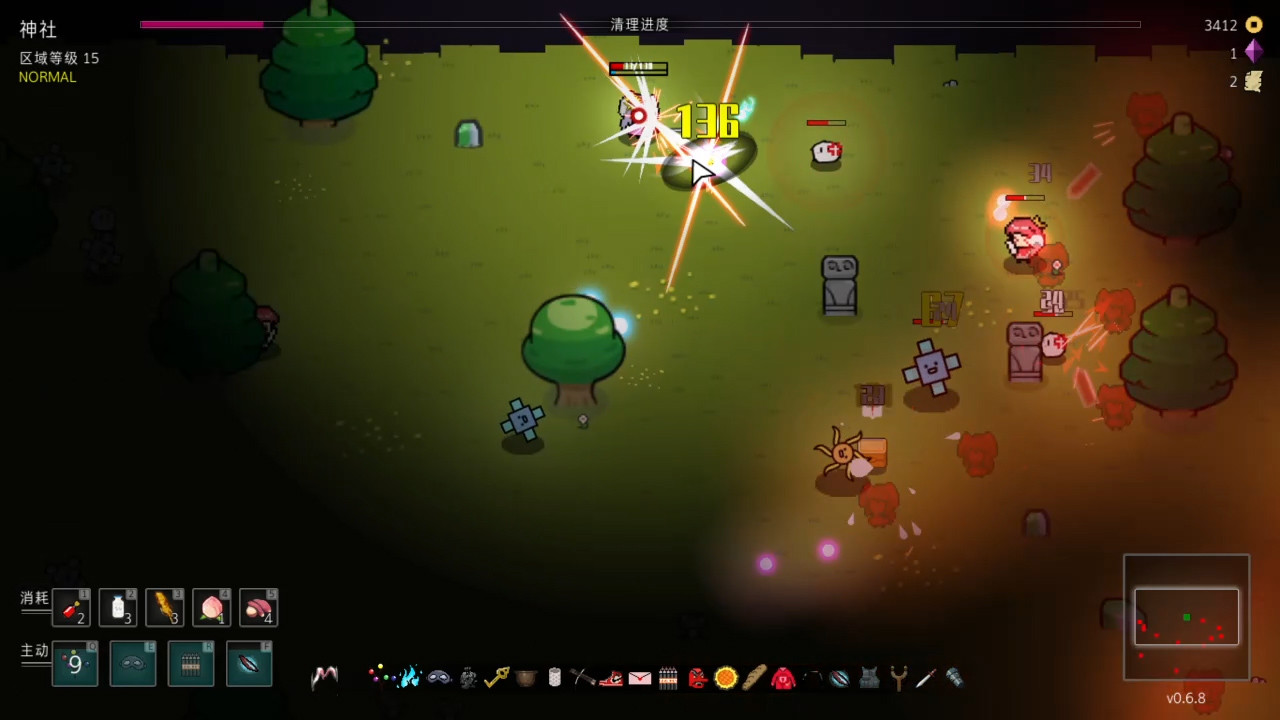Activate the mask skill in slot E

tap(133, 664)
